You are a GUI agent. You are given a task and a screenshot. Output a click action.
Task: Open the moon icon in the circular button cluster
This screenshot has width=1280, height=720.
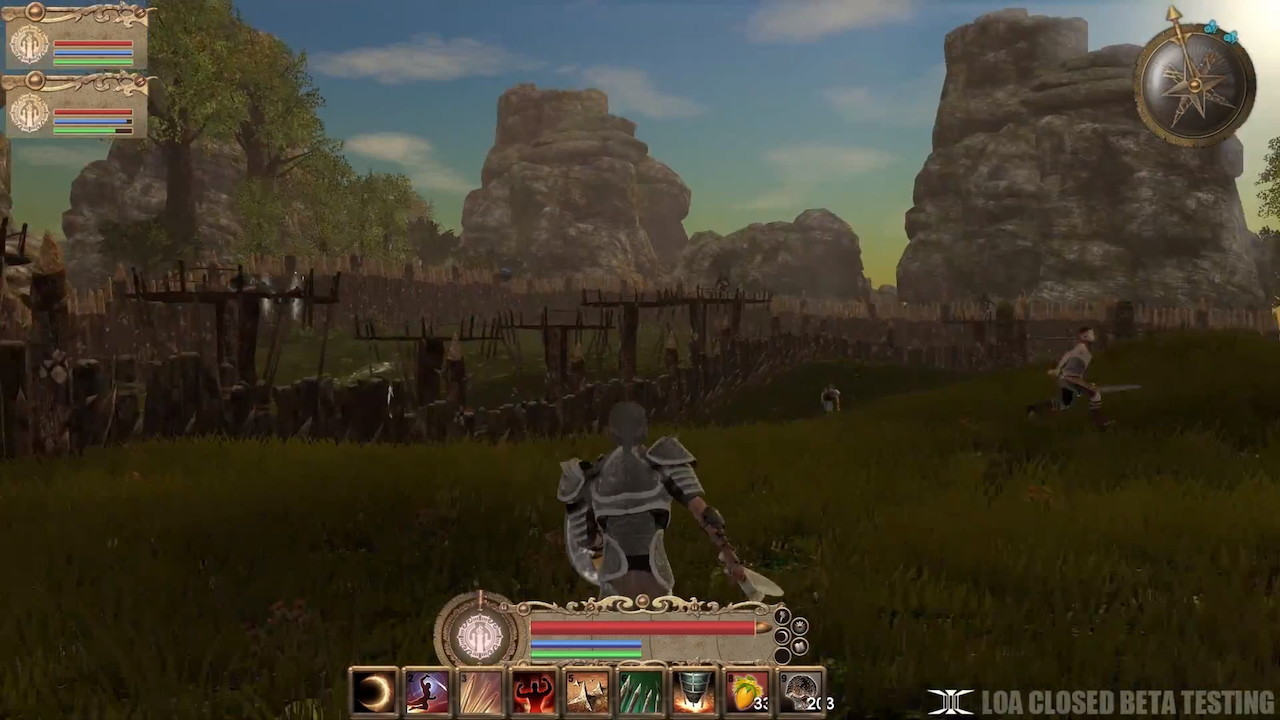pyautogui.click(x=781, y=635)
